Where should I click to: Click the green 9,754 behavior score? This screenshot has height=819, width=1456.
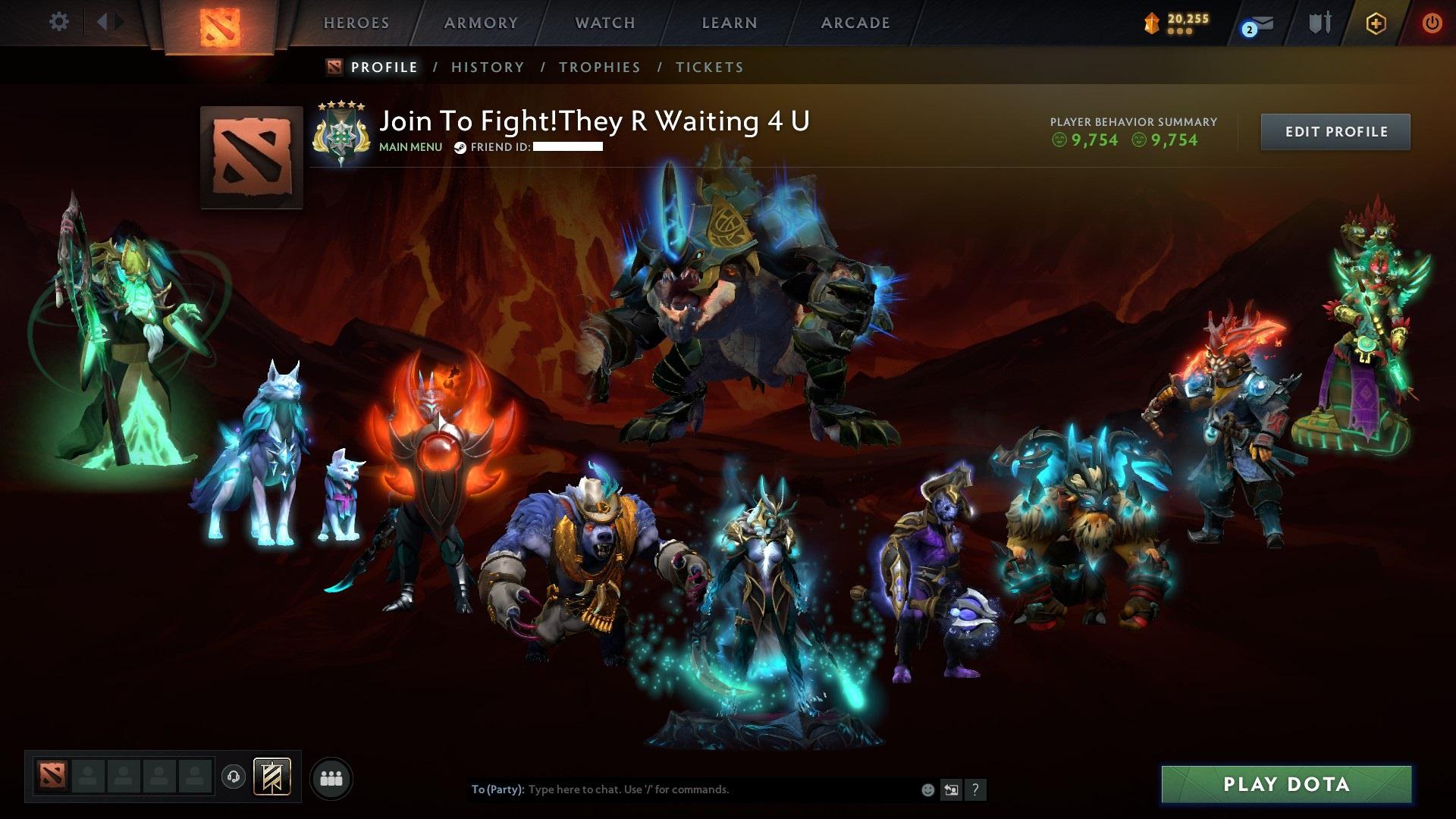pos(1094,140)
